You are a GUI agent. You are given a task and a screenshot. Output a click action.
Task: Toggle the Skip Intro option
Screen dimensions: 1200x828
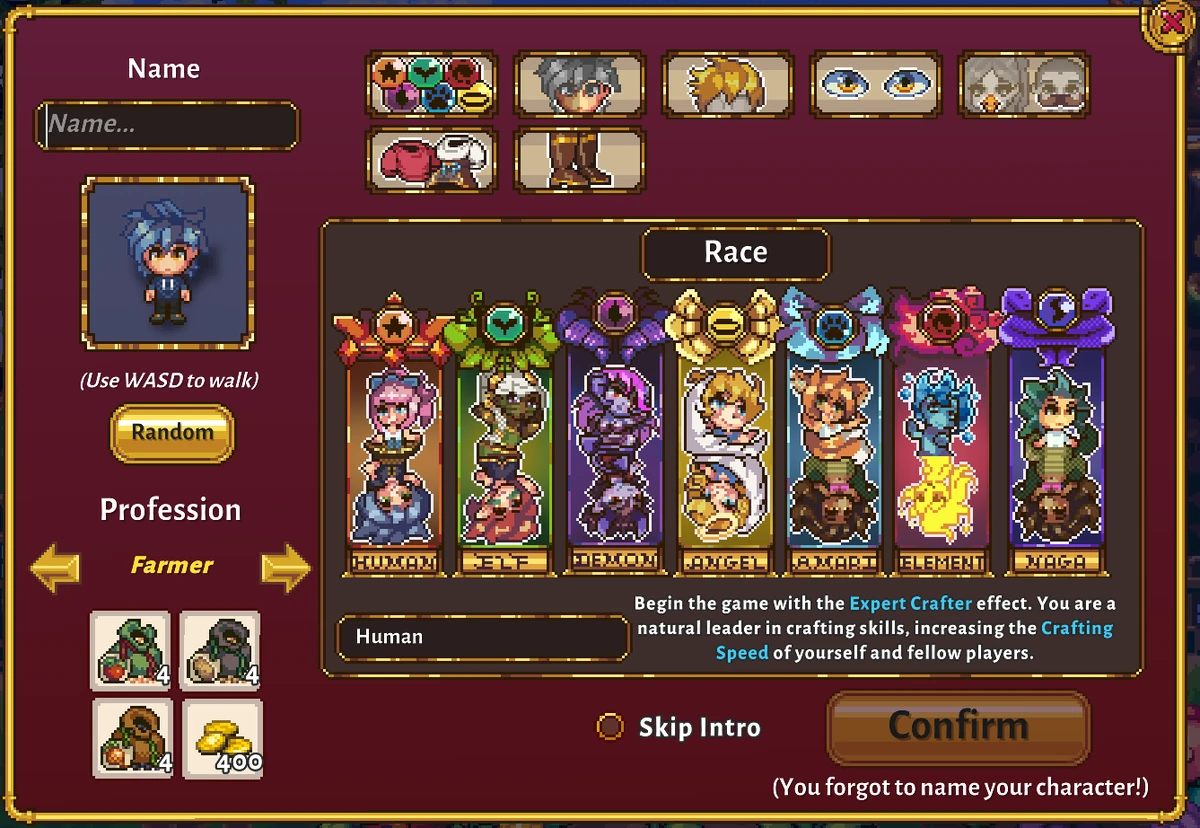(x=610, y=727)
